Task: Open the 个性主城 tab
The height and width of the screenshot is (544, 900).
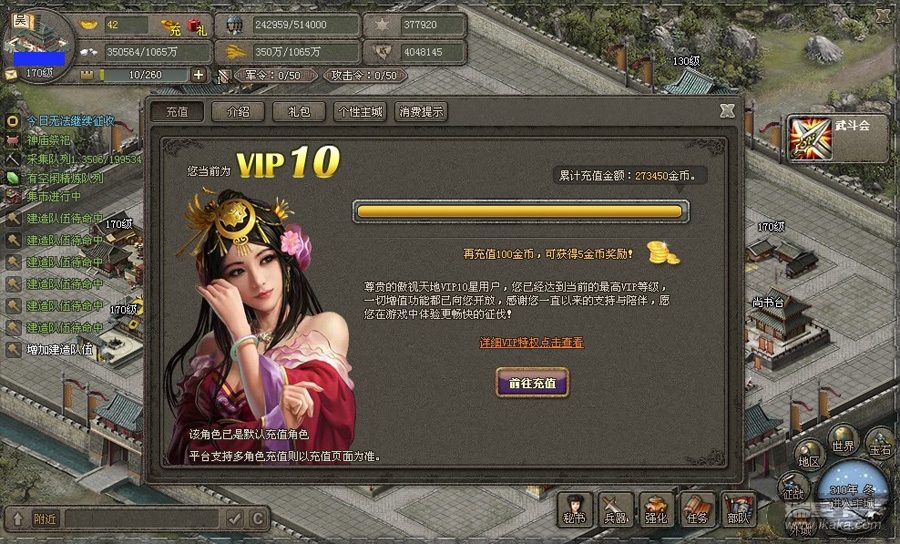Action: [x=360, y=112]
